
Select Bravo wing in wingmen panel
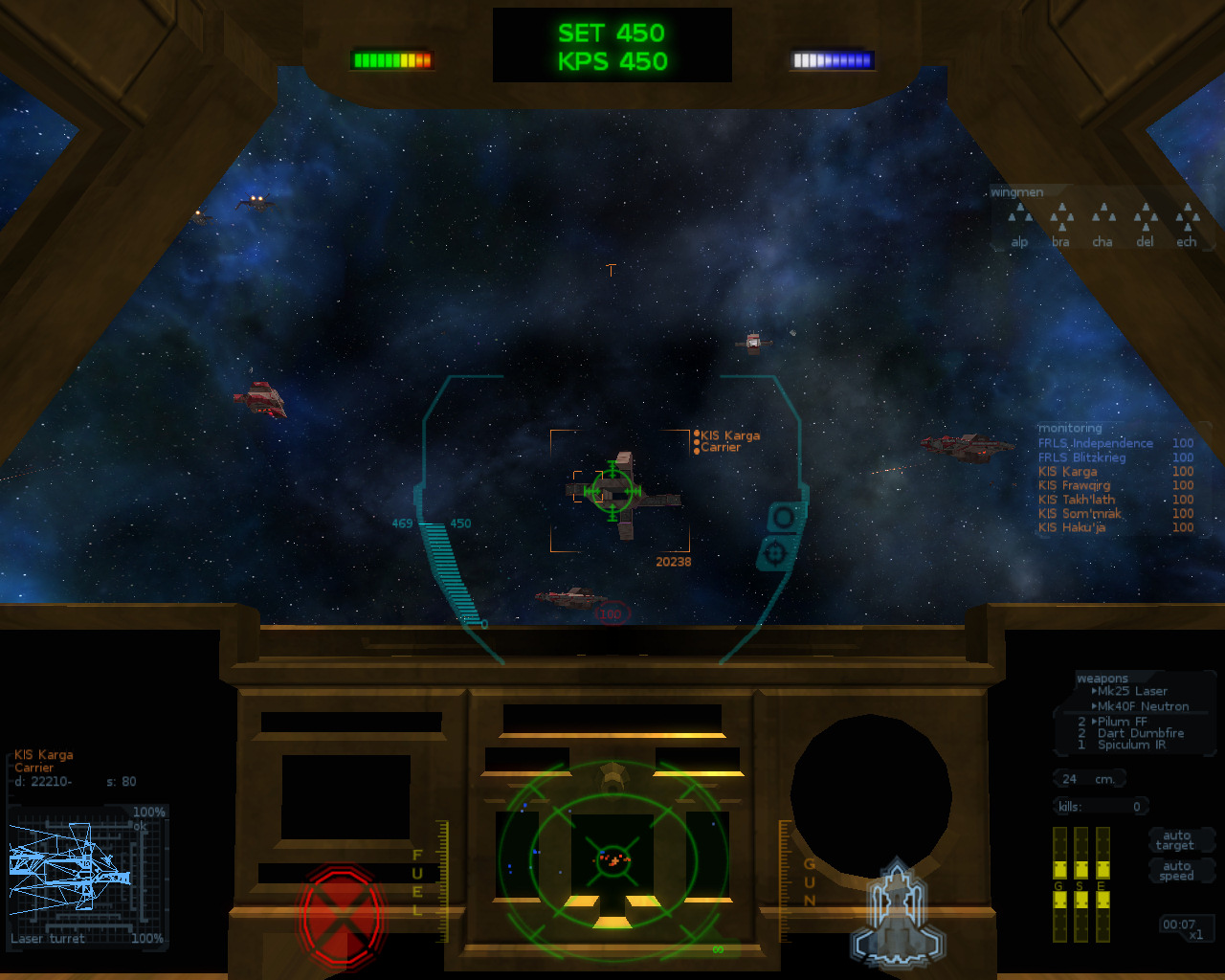coord(1061,226)
